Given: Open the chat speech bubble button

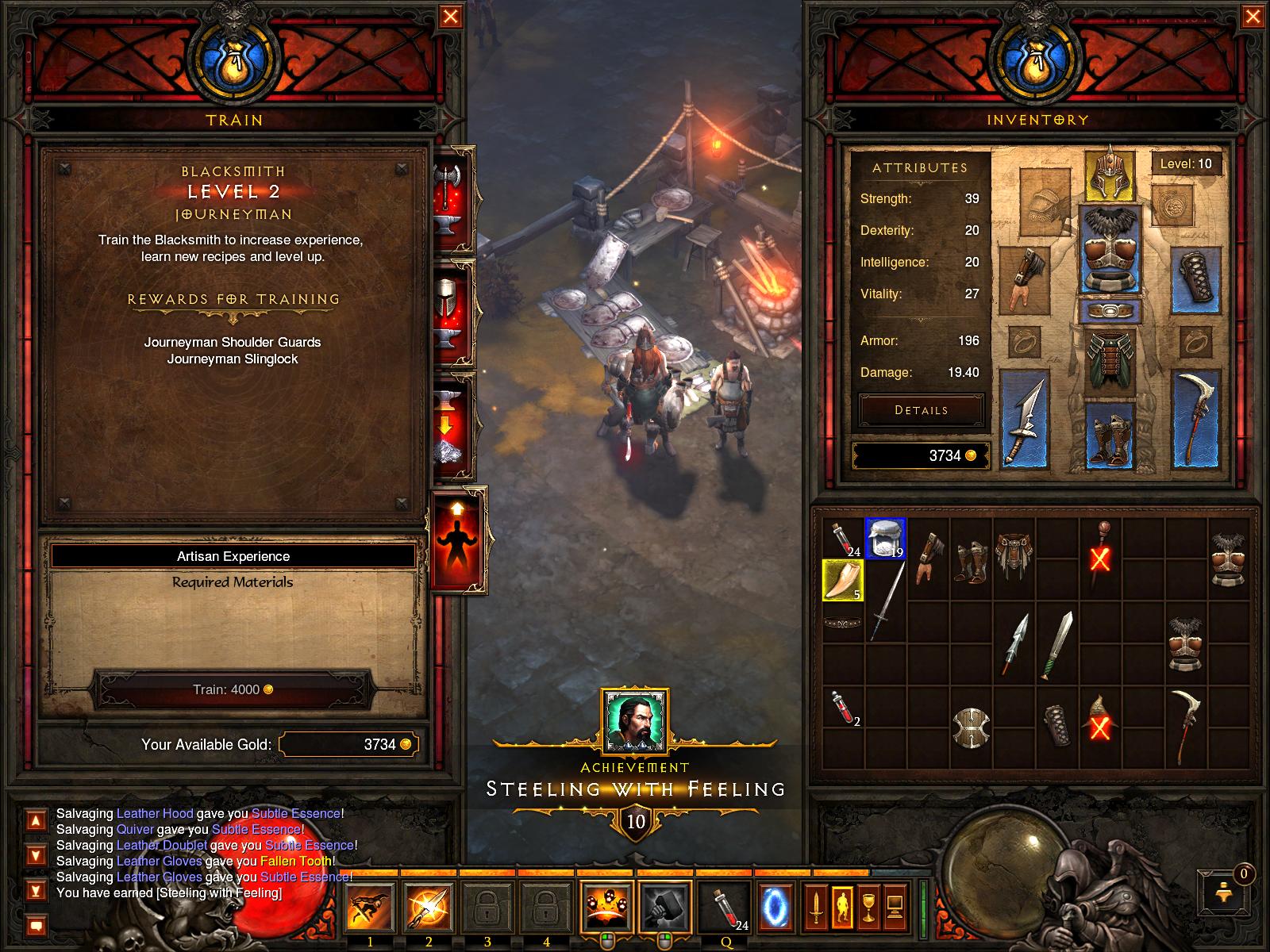Looking at the screenshot, I should 36,925.
